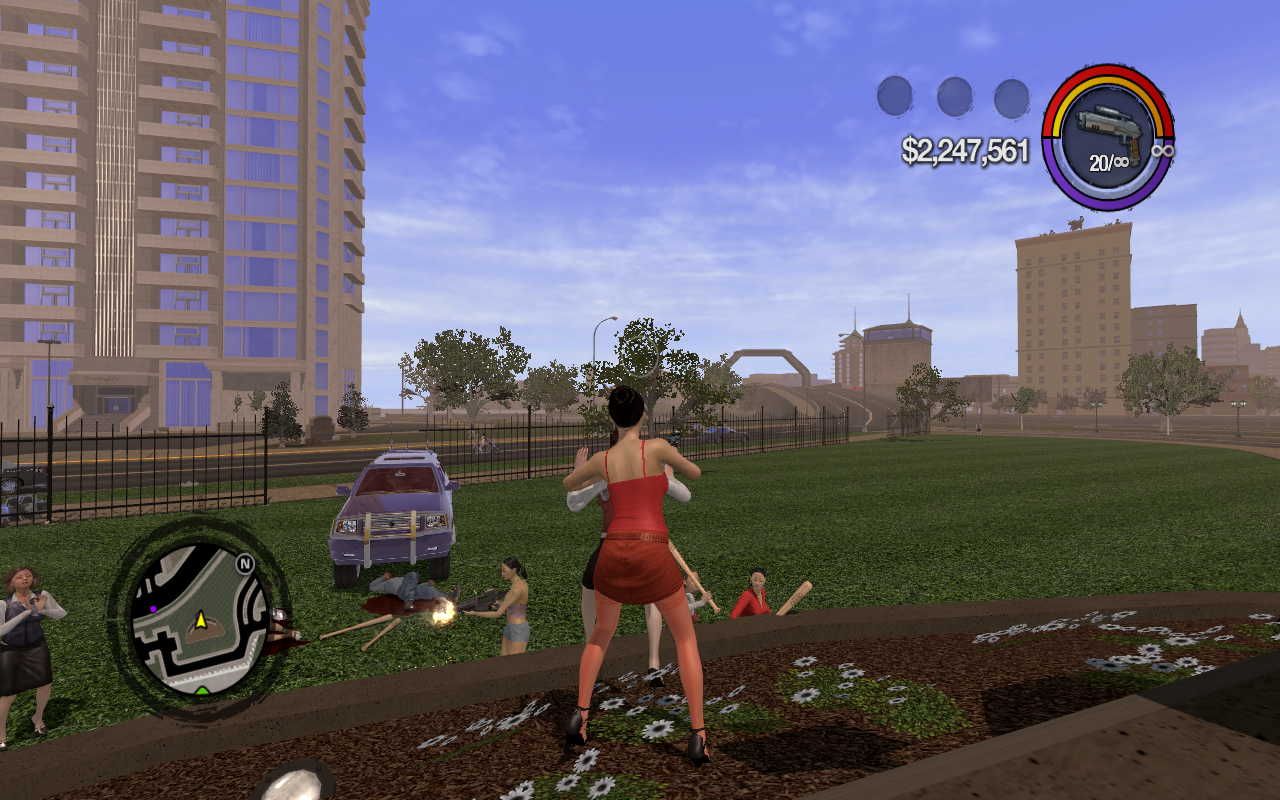This screenshot has width=1280, height=800.
Task: Select the shotgun weapon icon
Action: click(1105, 128)
